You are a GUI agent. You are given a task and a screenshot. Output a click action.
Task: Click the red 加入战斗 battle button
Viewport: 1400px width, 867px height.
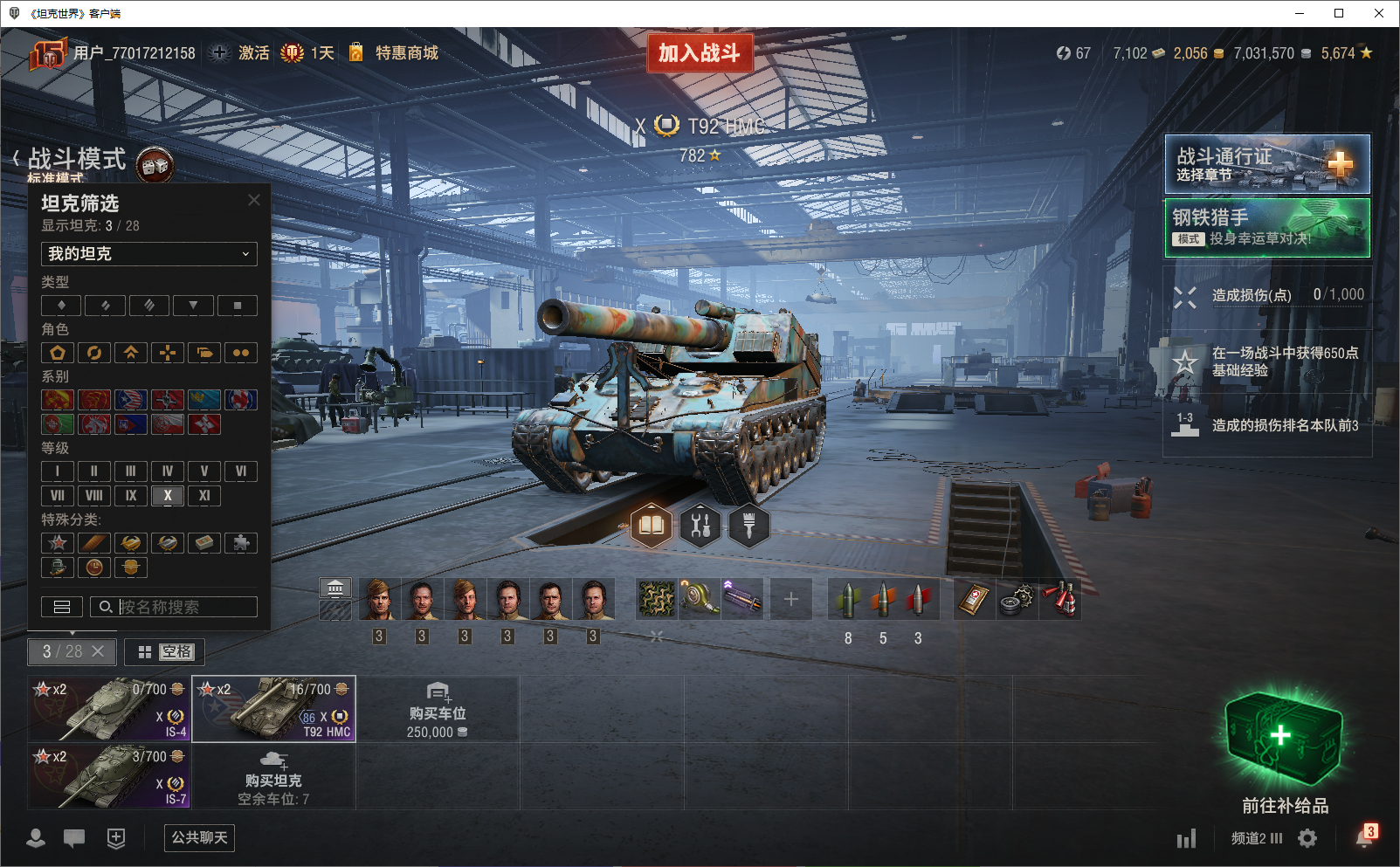699,53
